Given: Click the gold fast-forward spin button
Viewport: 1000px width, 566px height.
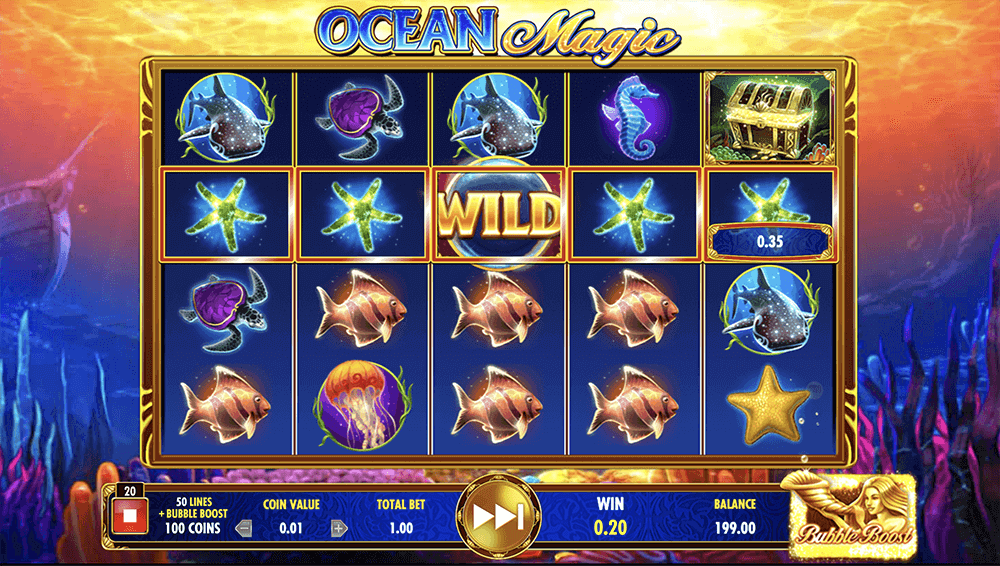Looking at the screenshot, I should [x=498, y=517].
